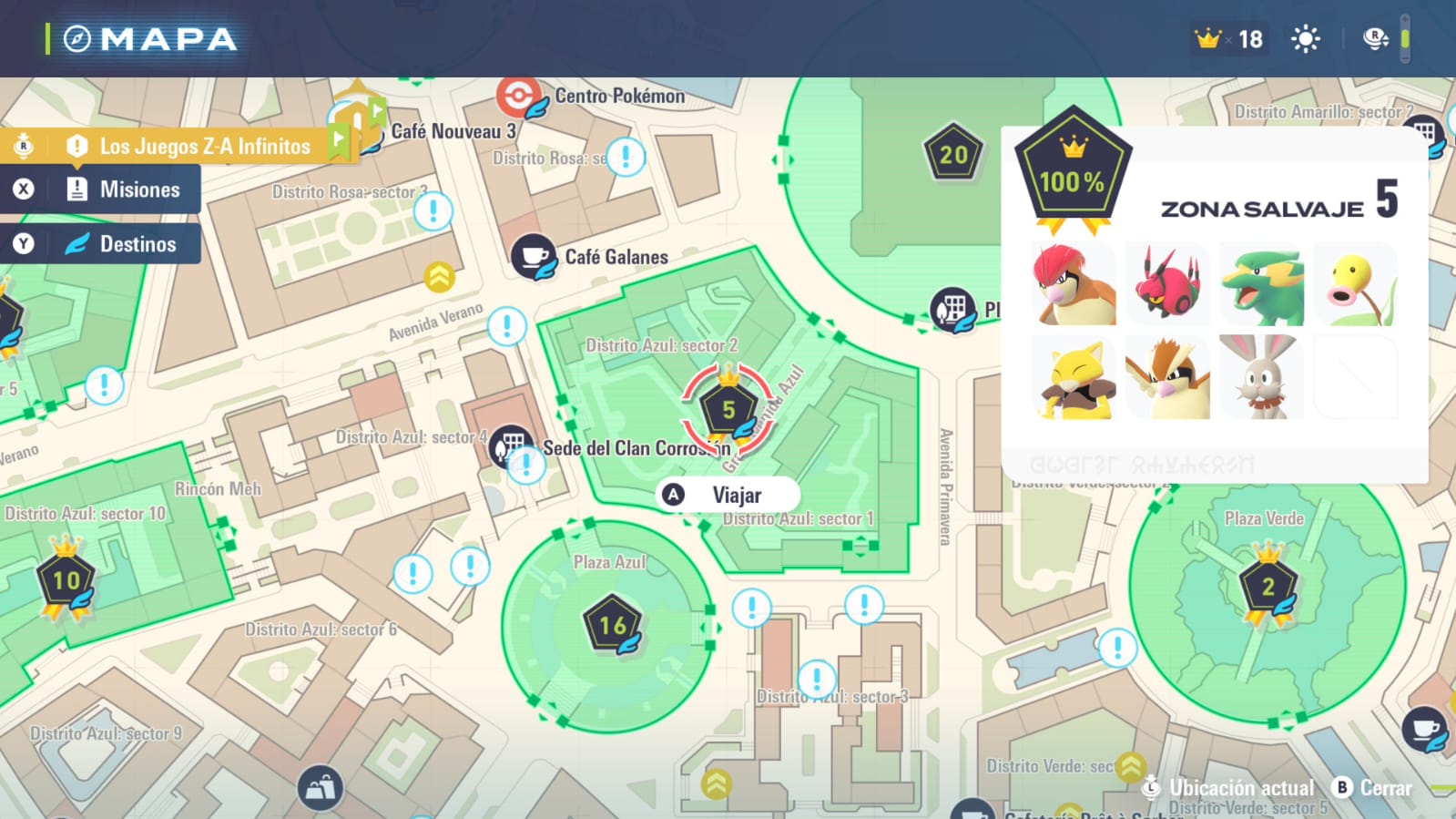Choose the Bunnelby thumbnail in Zona Salvaje panel

(1261, 377)
